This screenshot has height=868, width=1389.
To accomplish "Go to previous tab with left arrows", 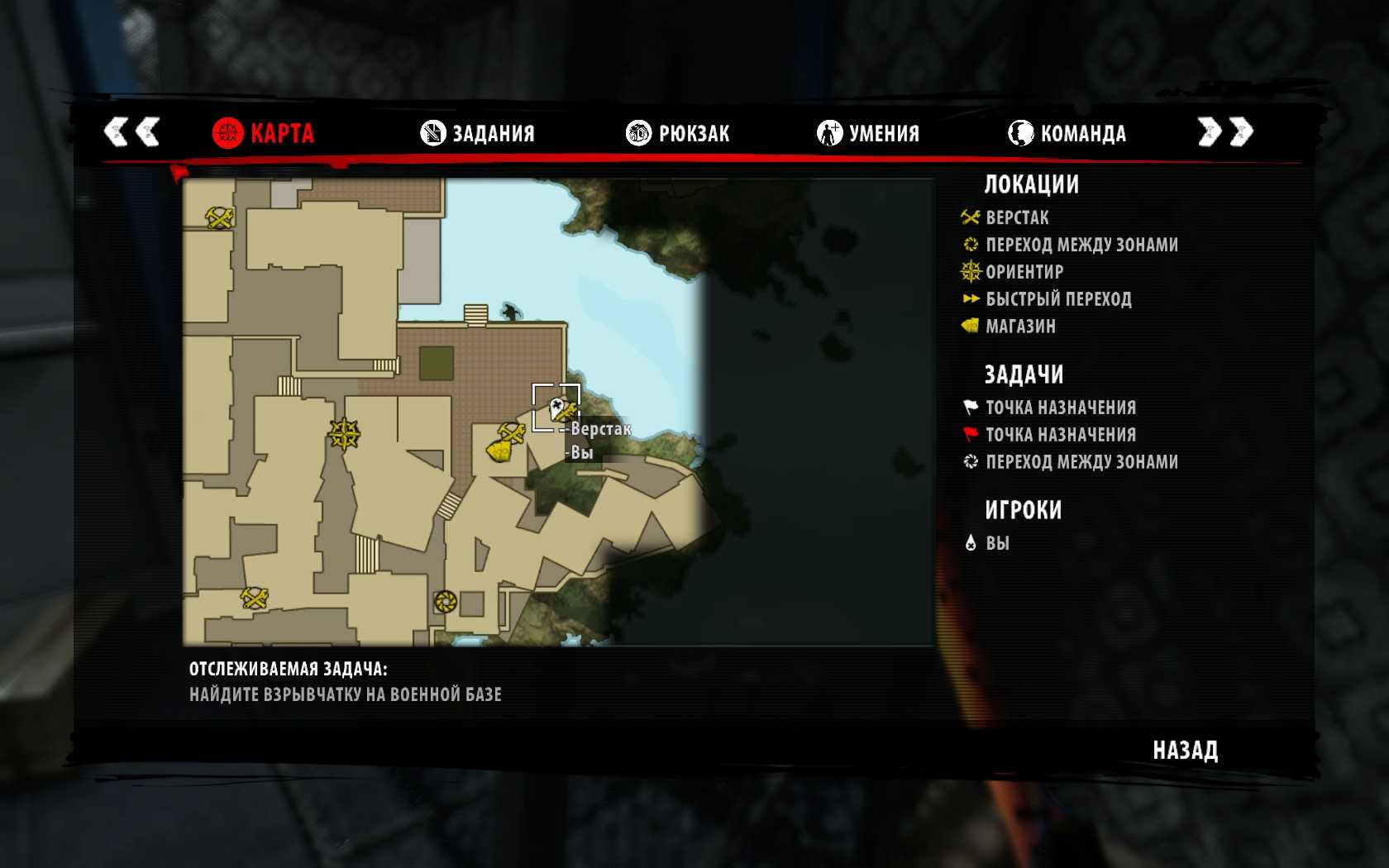I will coord(131,131).
